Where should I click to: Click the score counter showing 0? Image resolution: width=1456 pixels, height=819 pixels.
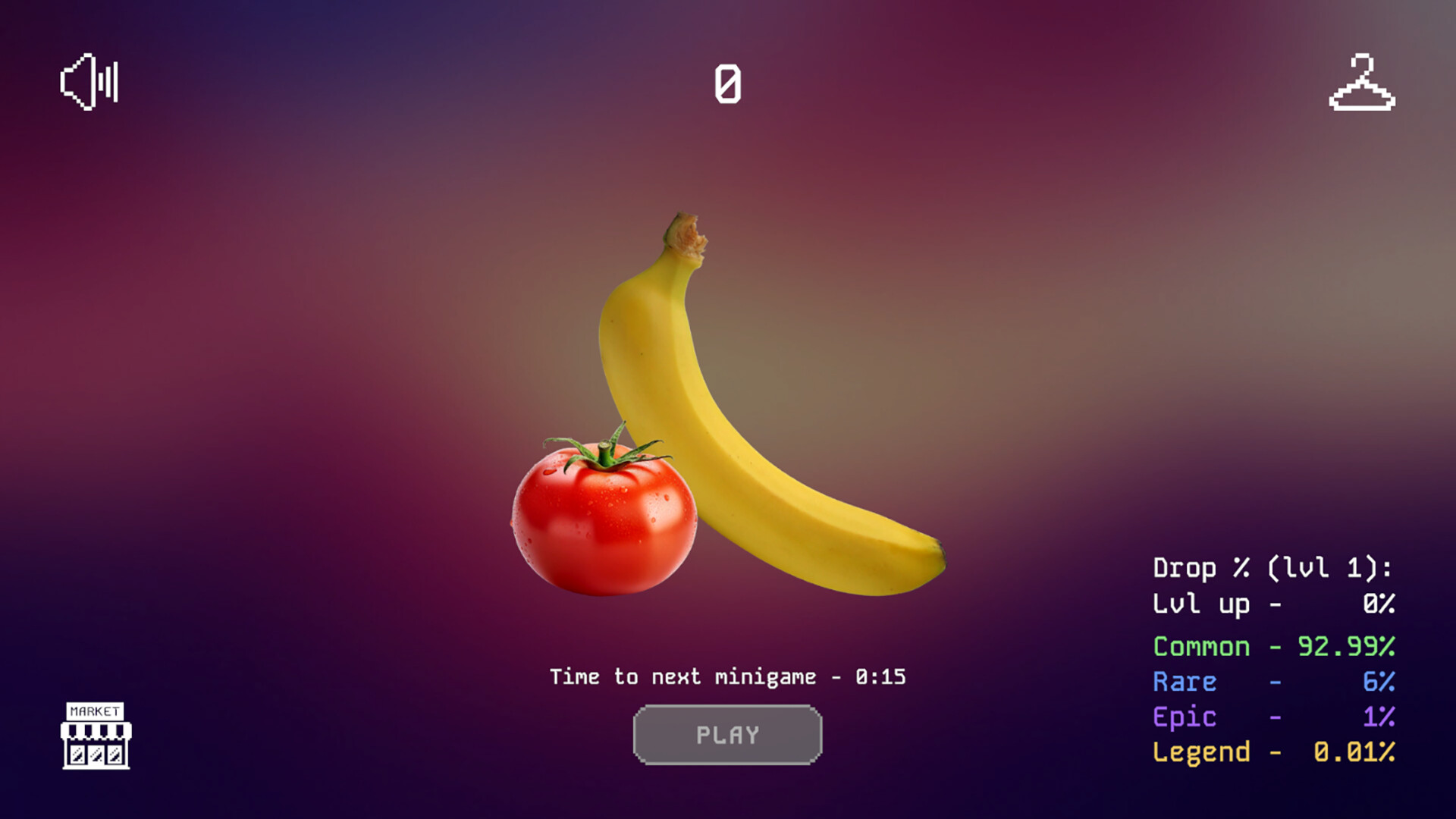pyautogui.click(x=727, y=83)
